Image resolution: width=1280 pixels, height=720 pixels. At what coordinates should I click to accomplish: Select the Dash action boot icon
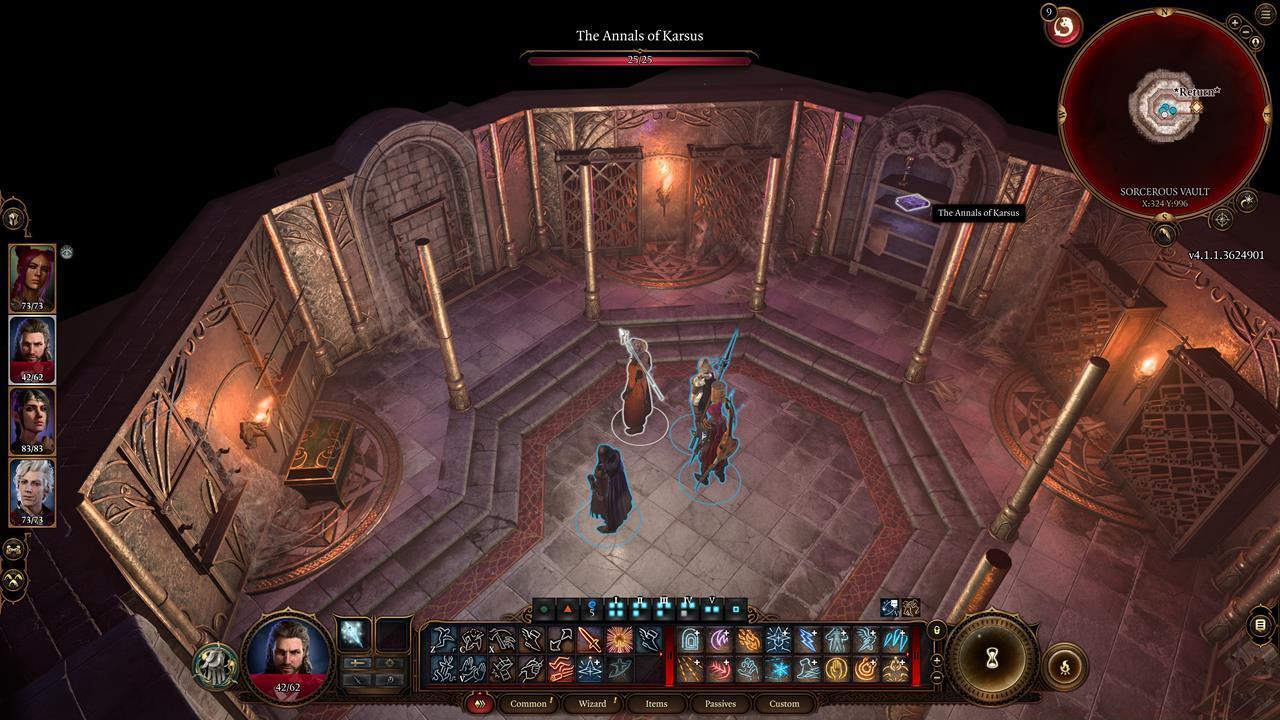[529, 638]
